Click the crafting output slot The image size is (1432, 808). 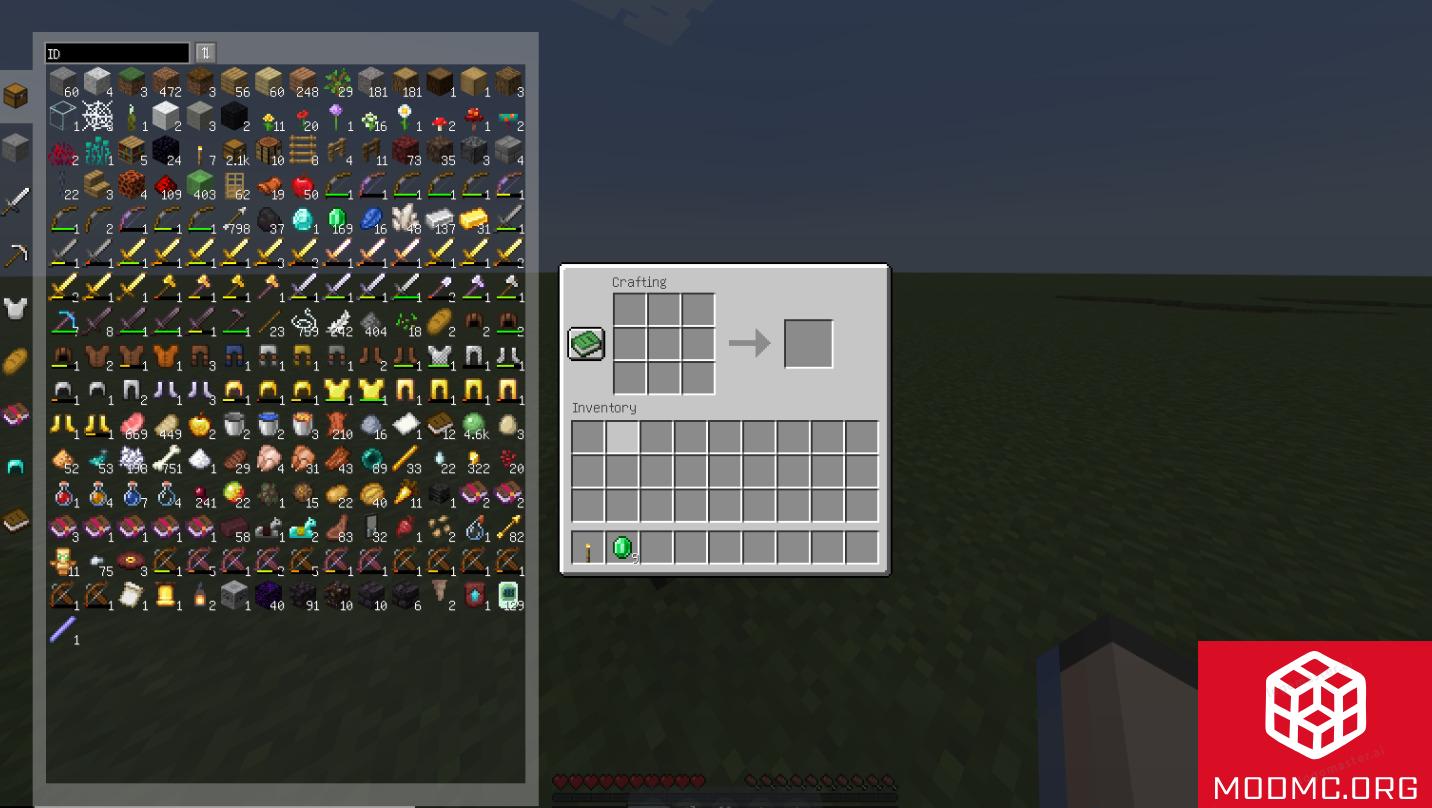point(808,343)
